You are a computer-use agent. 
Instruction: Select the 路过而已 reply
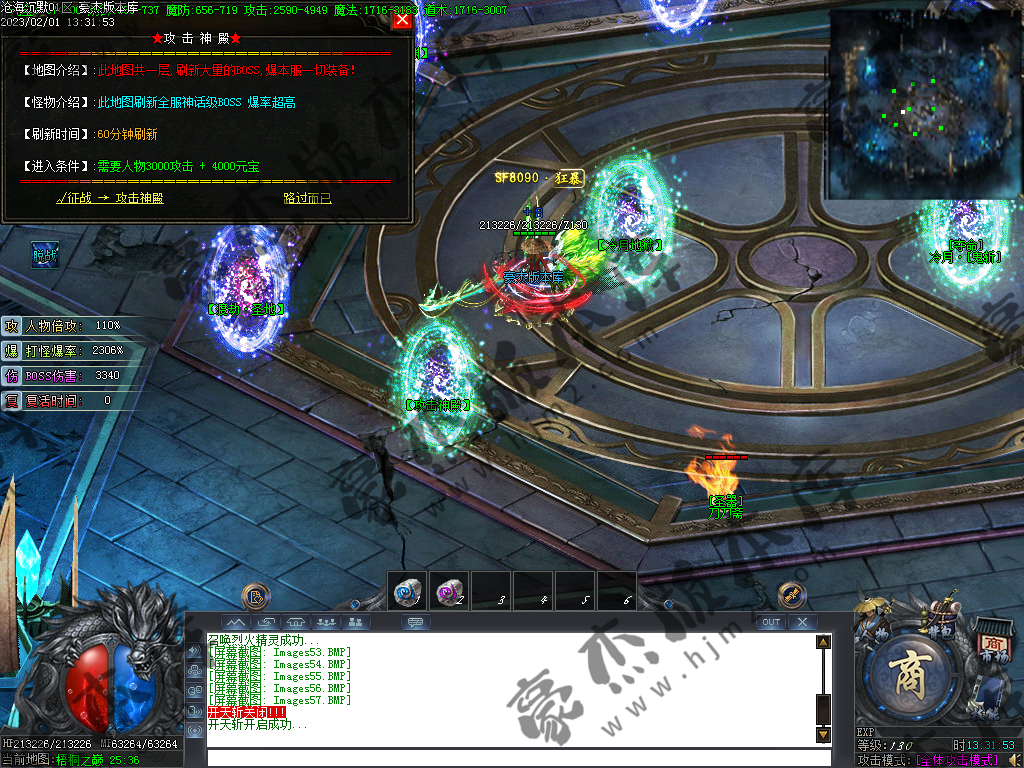(307, 198)
